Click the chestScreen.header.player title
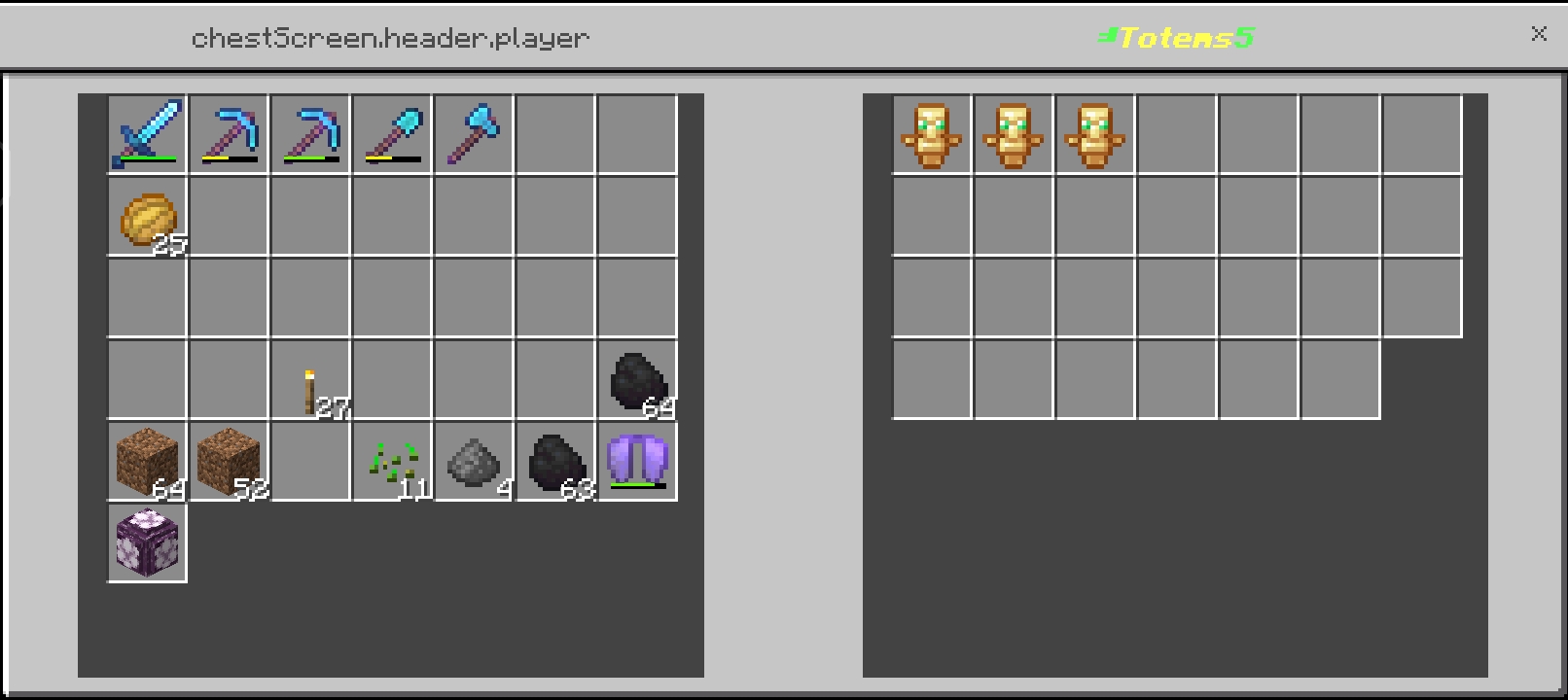Image resolution: width=1568 pixels, height=700 pixels. [389, 36]
